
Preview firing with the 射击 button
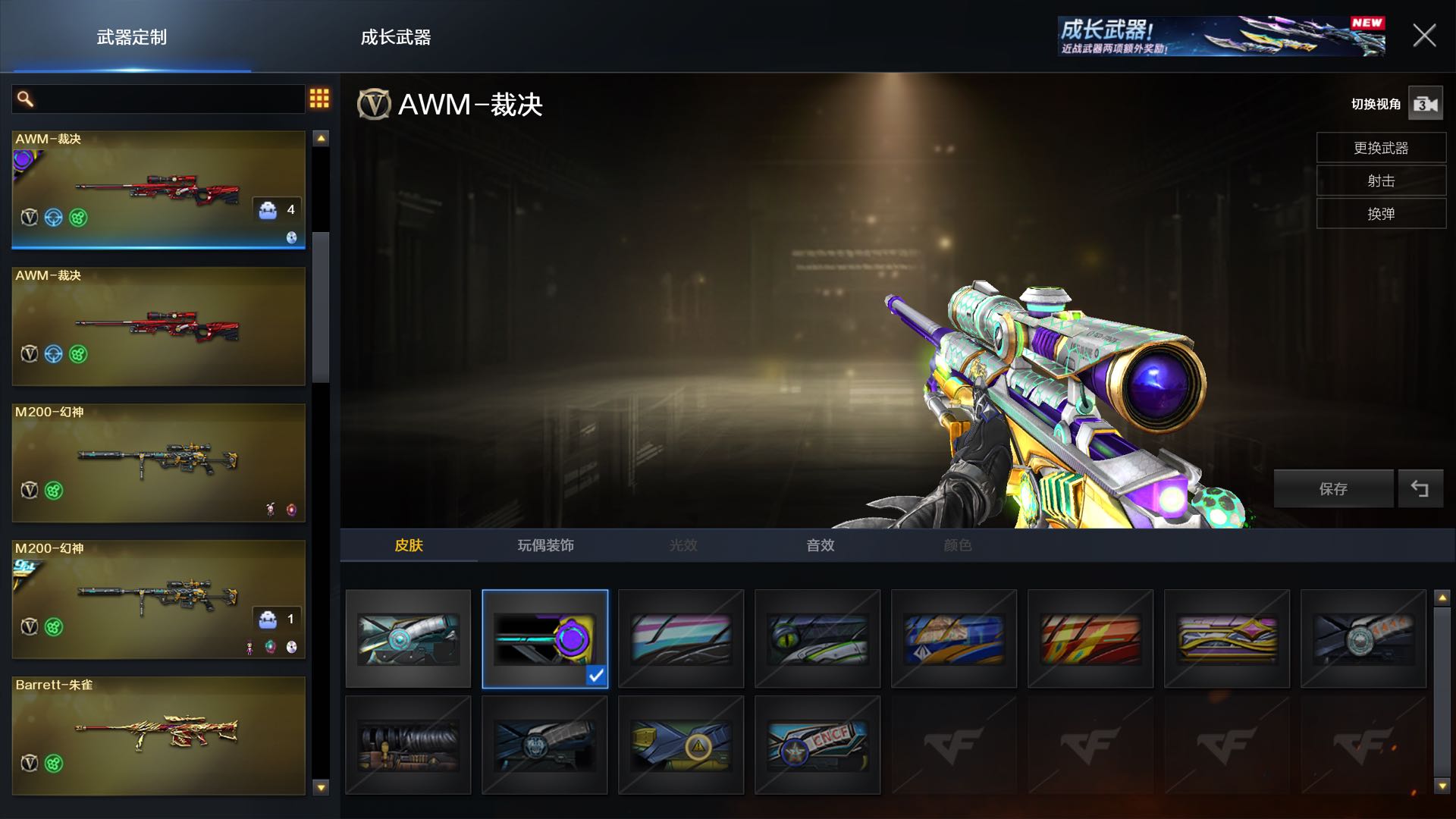pos(1380,181)
